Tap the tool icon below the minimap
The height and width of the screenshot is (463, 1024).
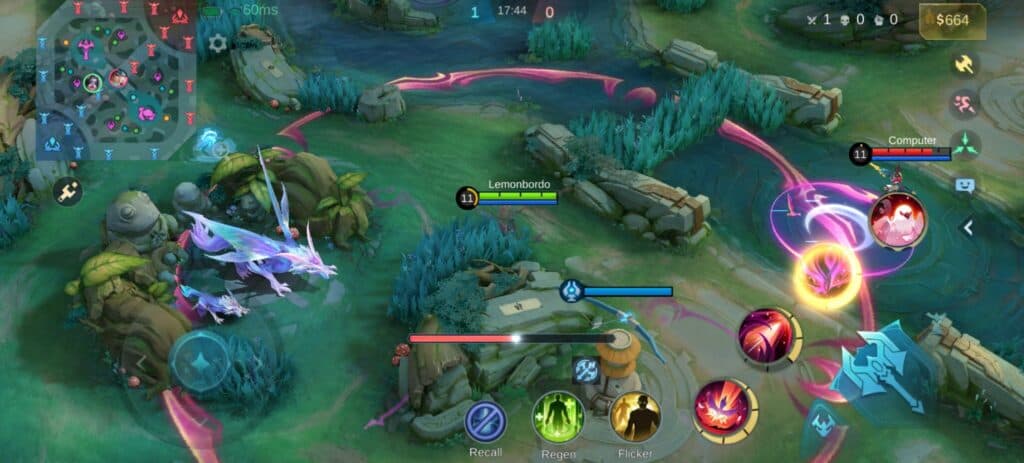(68, 192)
